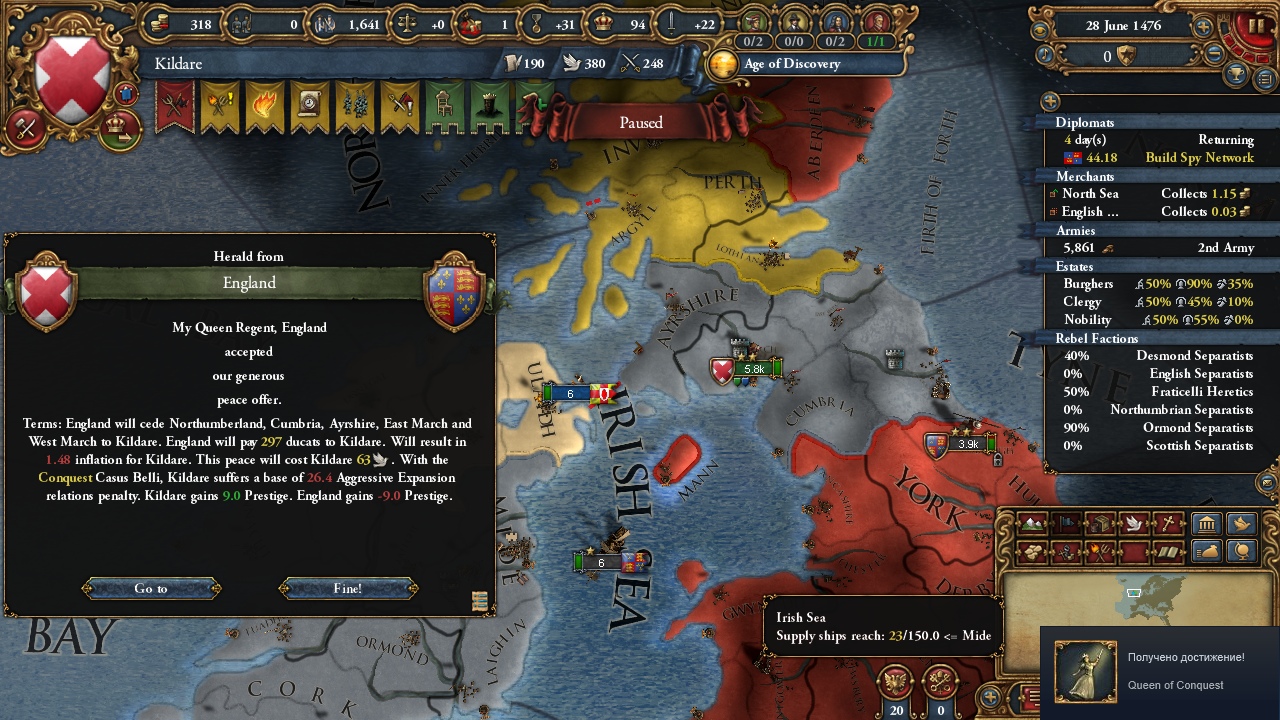Click the red rebels alert banner
Viewport: 1280px width, 720px height.
pyautogui.click(x=175, y=105)
